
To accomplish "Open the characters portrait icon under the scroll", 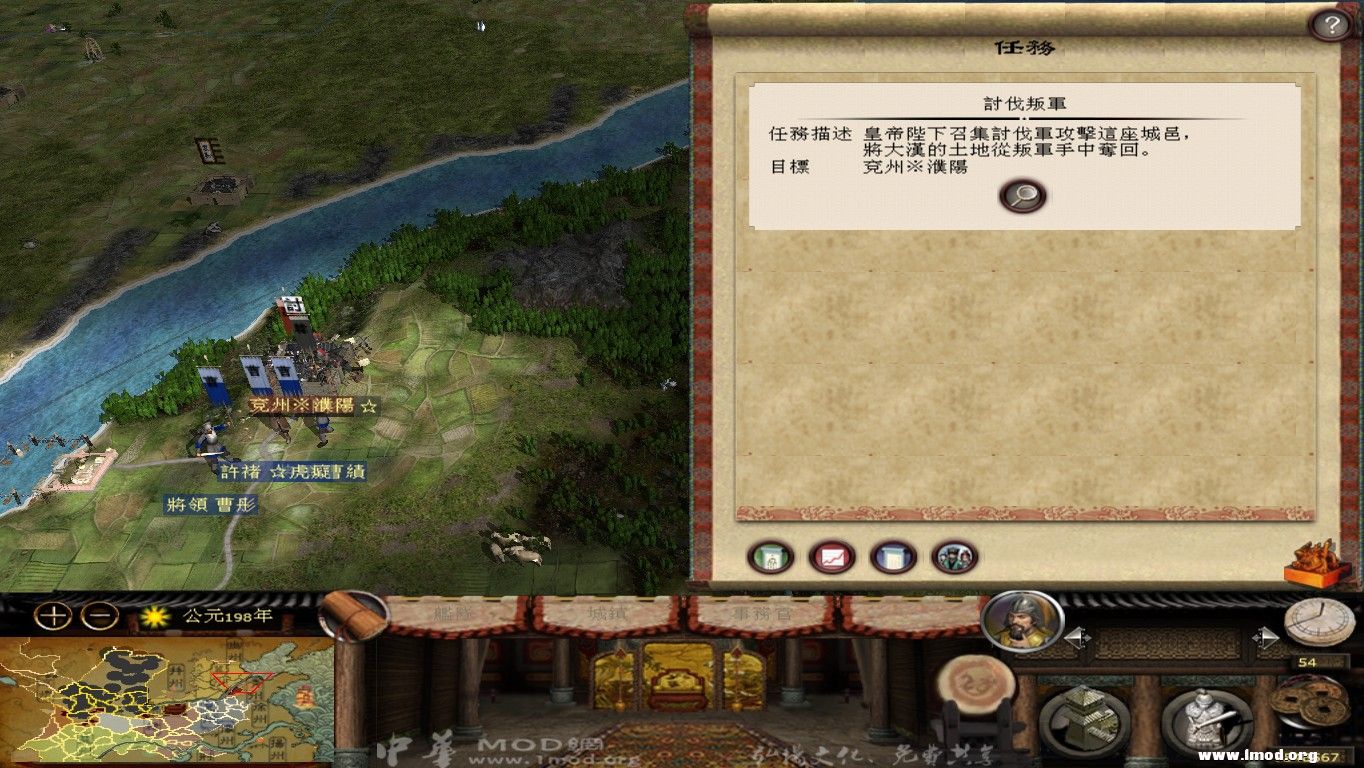I will (x=953, y=557).
